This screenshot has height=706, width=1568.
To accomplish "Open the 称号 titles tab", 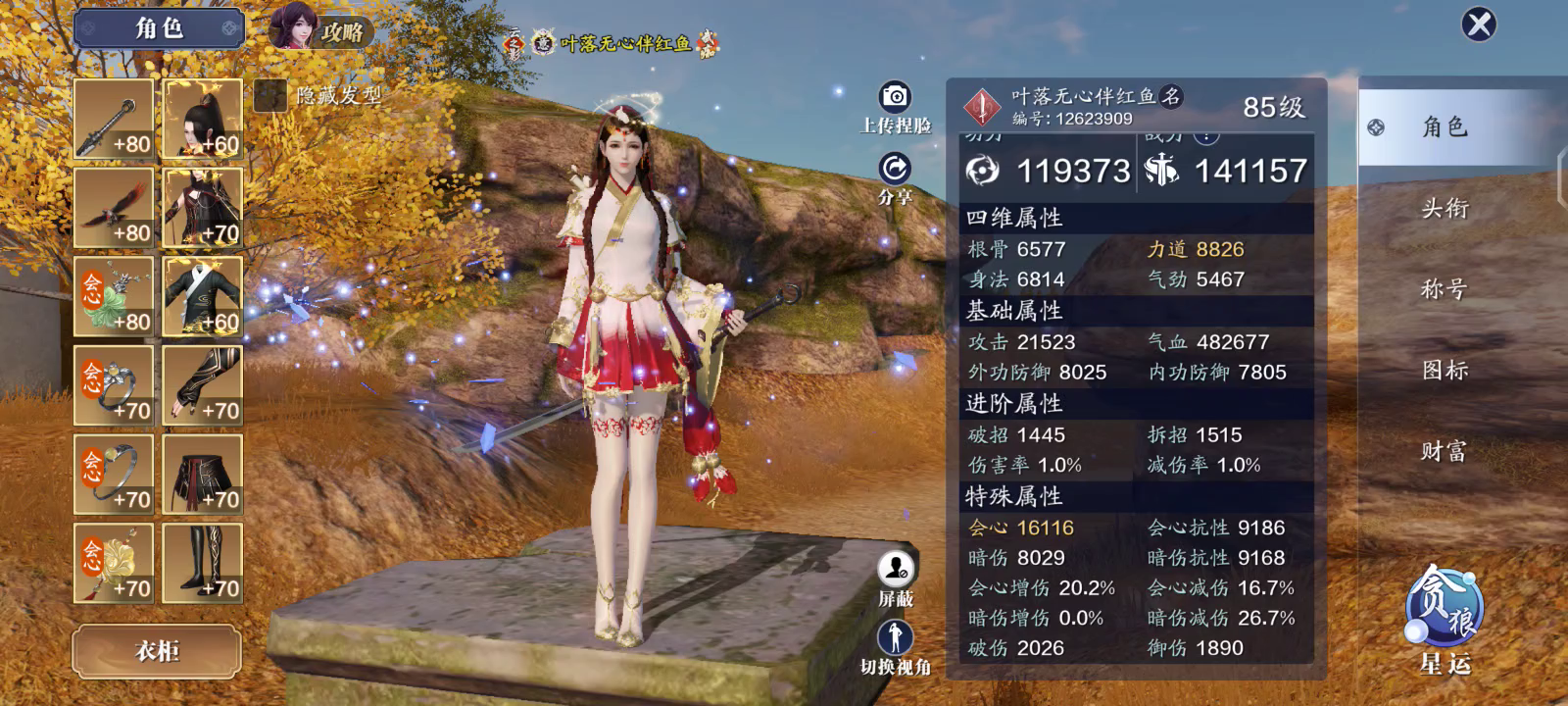I will coord(1445,289).
